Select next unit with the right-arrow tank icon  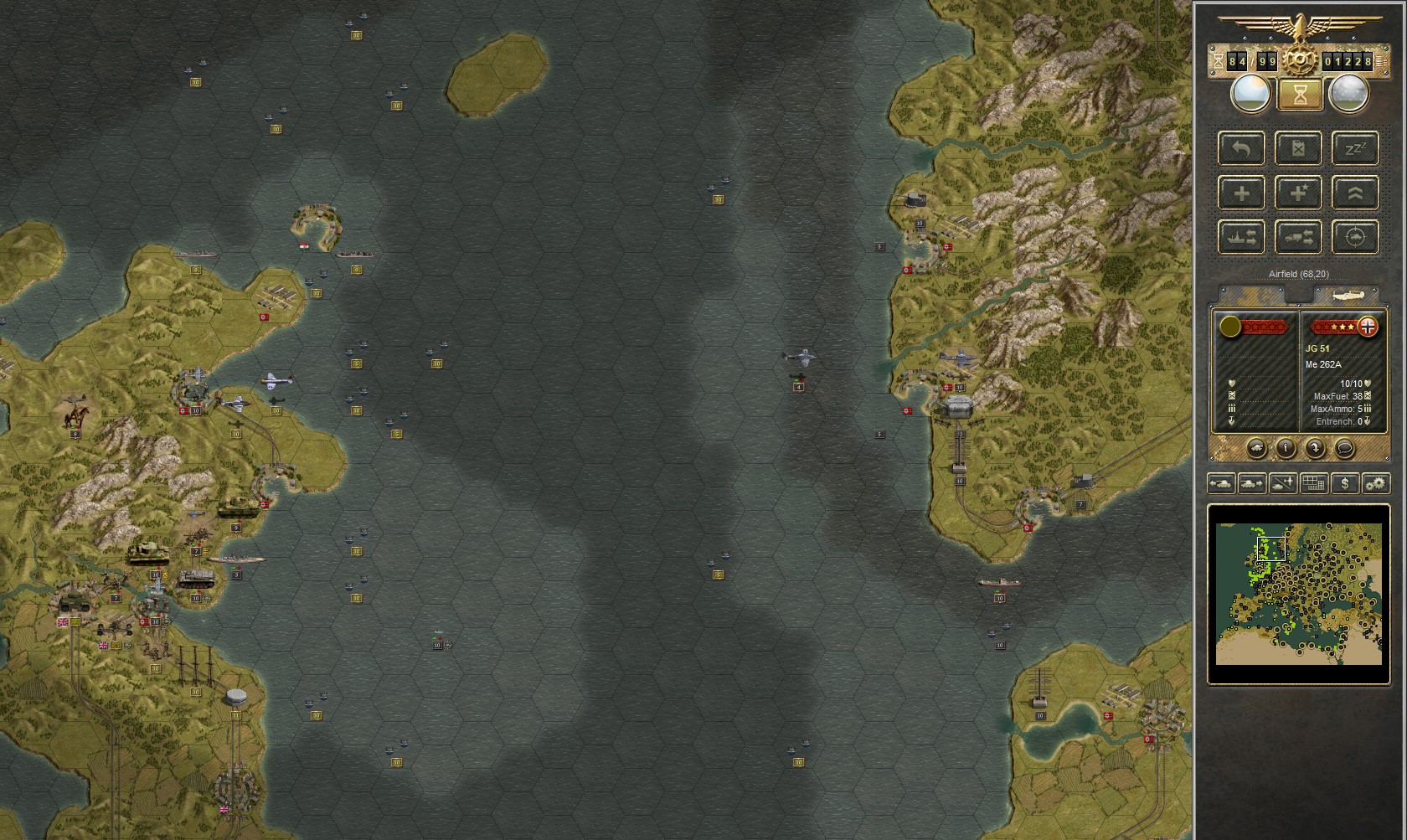(1251, 484)
